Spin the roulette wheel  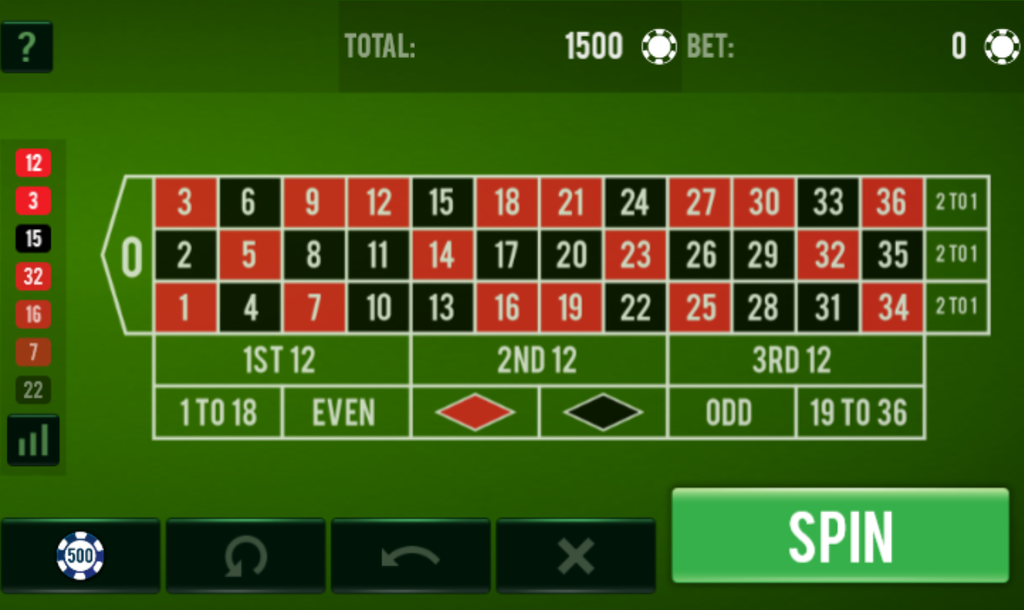pos(840,535)
